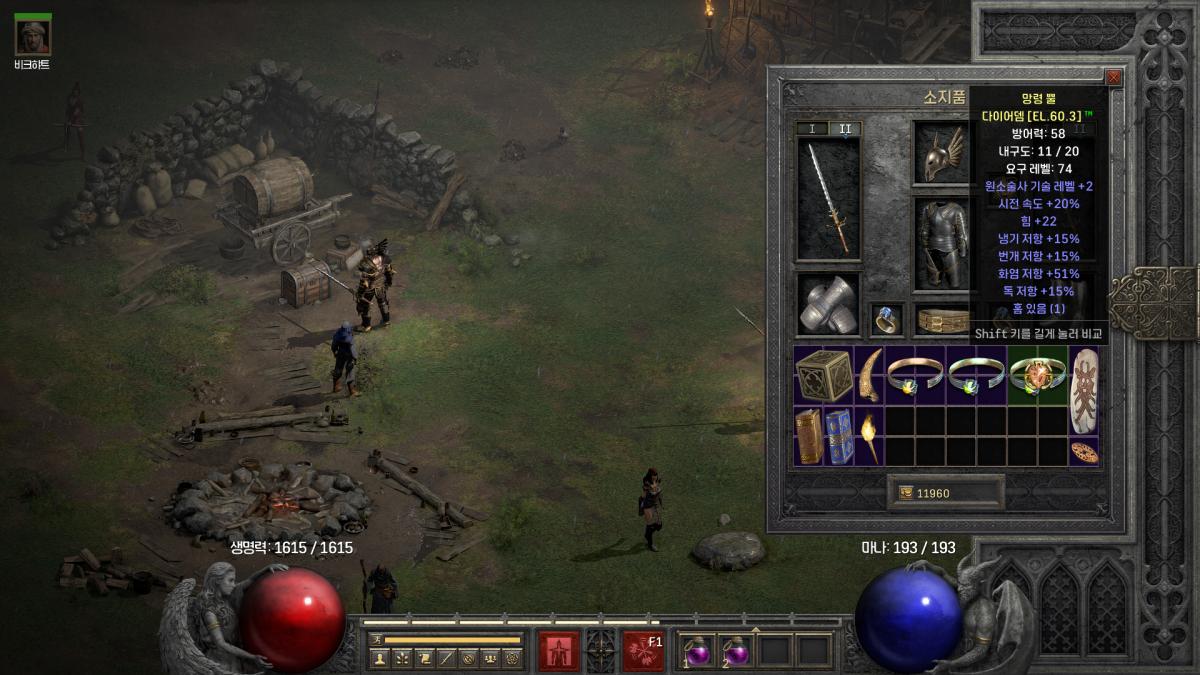This screenshot has height=675, width=1200.
Task: Select the blue gem ring slot
Action: (x=886, y=319)
